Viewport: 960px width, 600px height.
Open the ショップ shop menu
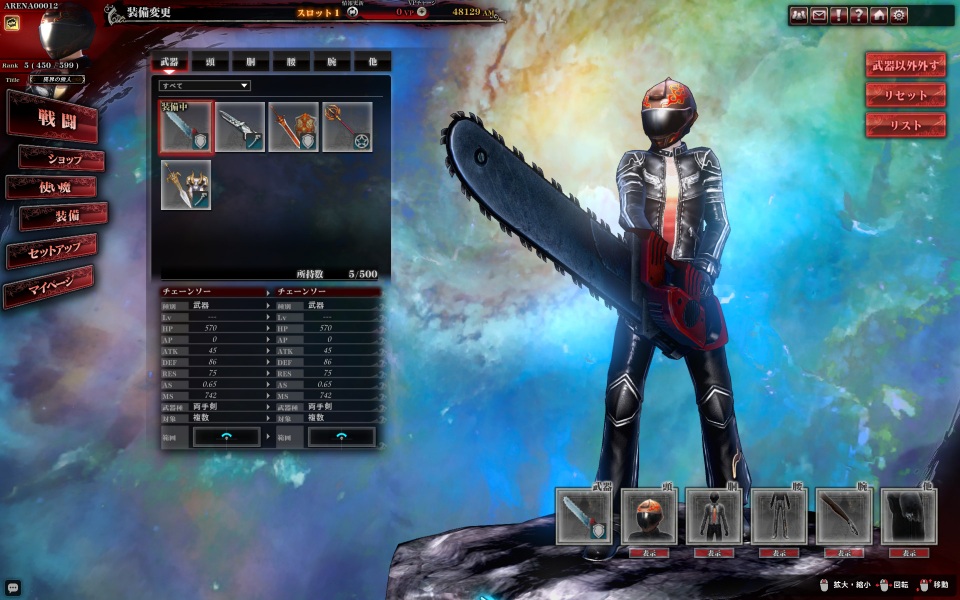(x=63, y=159)
